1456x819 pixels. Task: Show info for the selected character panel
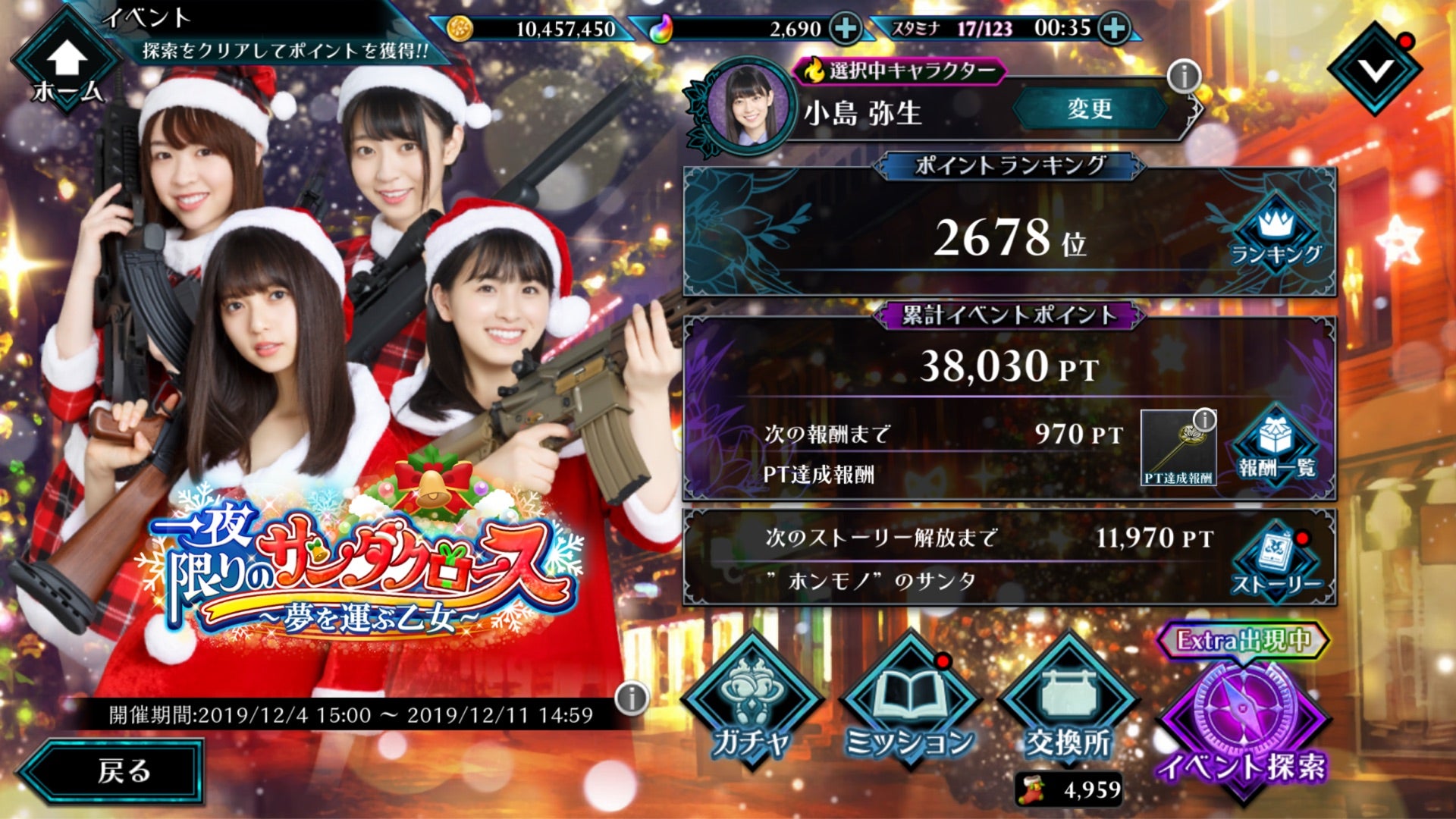point(1183,76)
